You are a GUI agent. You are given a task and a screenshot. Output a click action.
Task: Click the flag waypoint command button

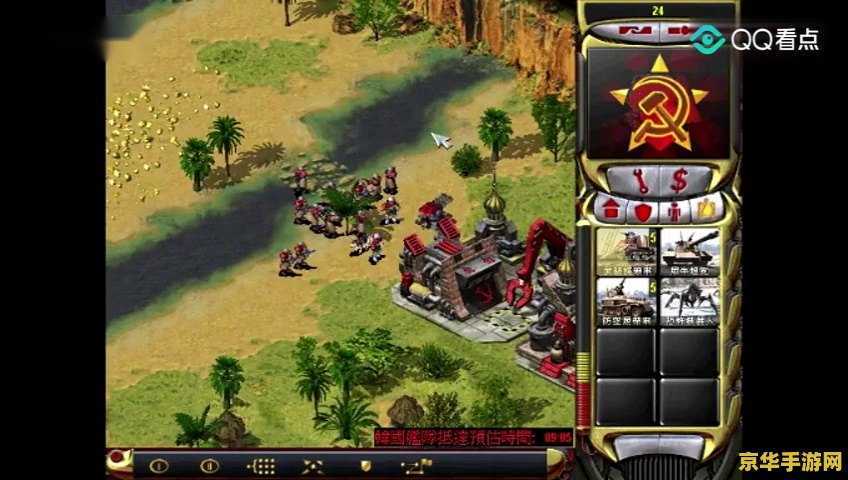click(418, 465)
